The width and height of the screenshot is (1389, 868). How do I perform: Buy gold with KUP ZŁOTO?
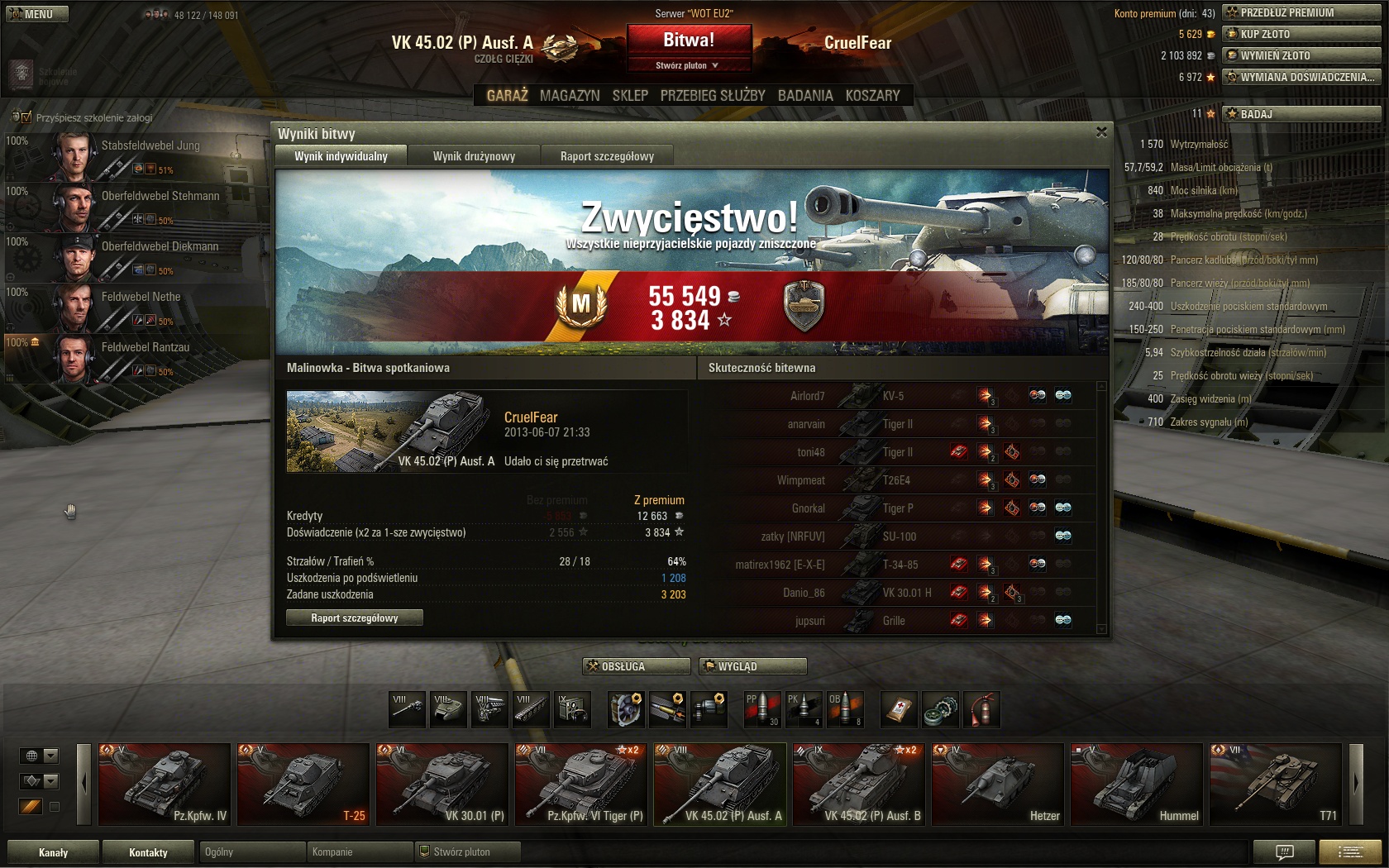pyautogui.click(x=1301, y=34)
